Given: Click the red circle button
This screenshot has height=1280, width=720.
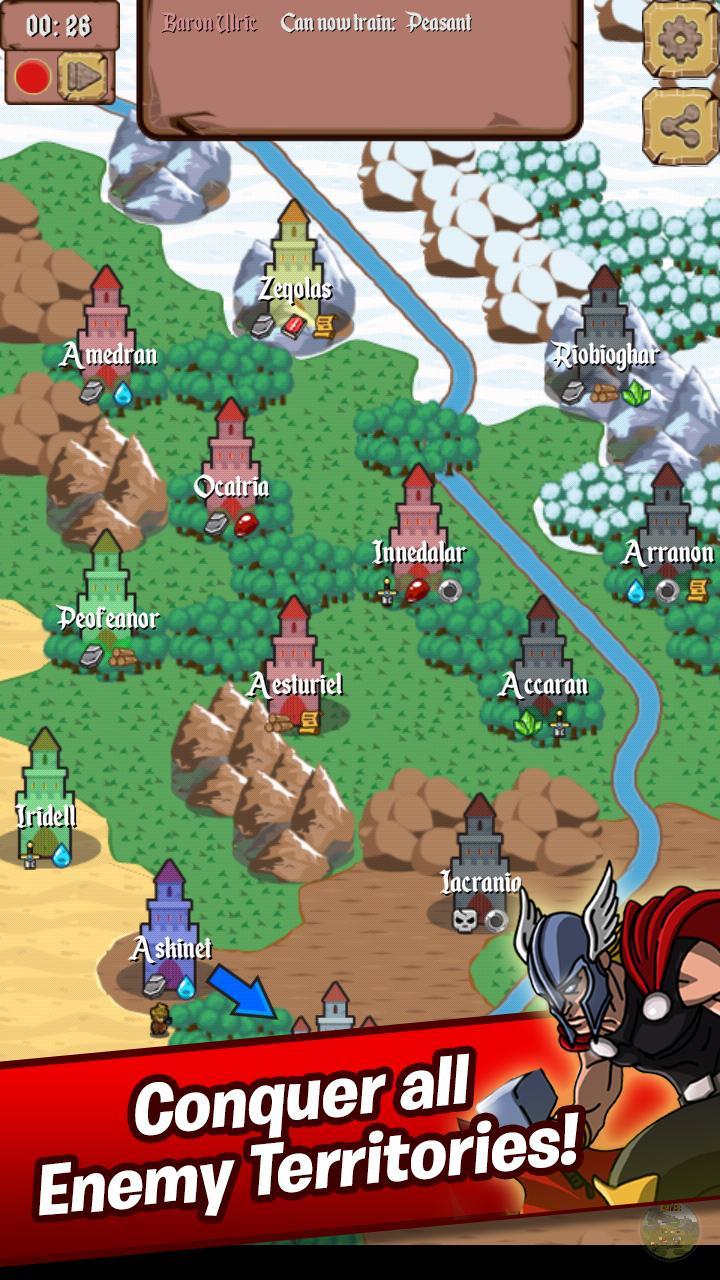Looking at the screenshot, I should [x=33, y=77].
